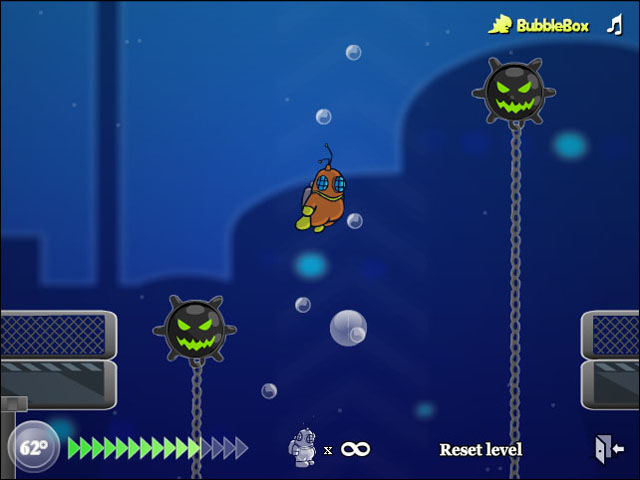Exit the level via door icon
Image resolution: width=640 pixels, height=480 pixels.
608,448
